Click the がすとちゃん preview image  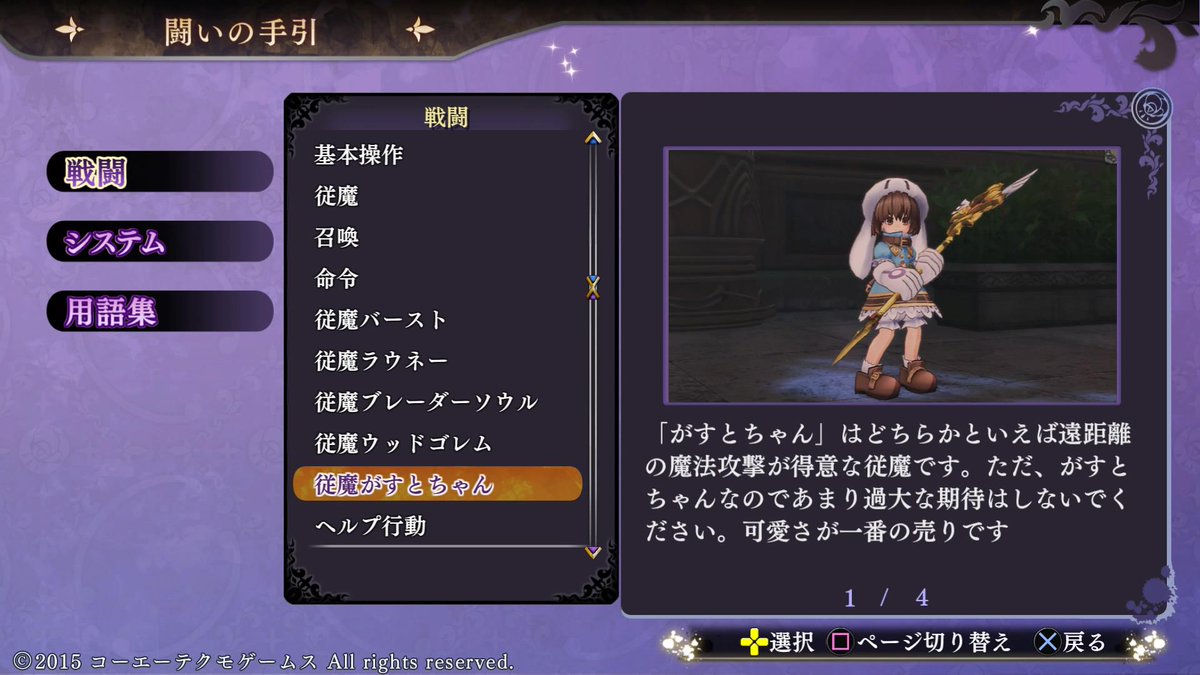point(892,276)
